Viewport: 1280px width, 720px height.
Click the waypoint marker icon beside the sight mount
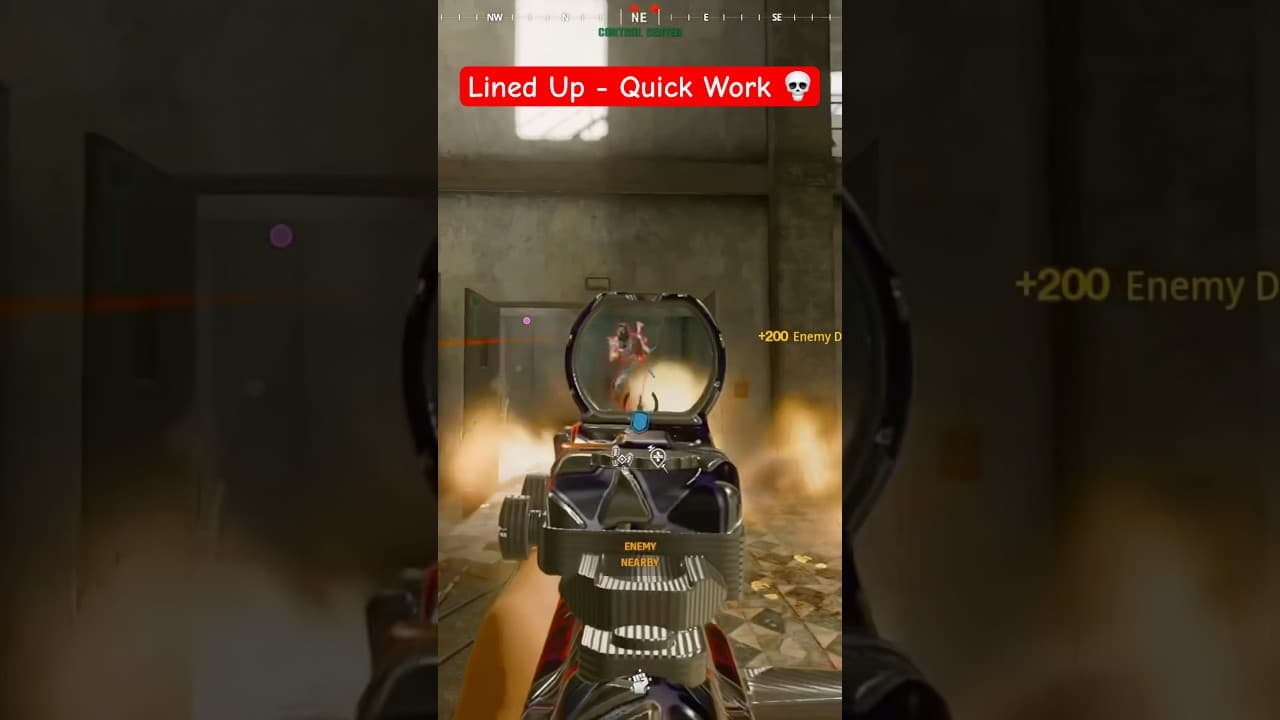pos(657,458)
